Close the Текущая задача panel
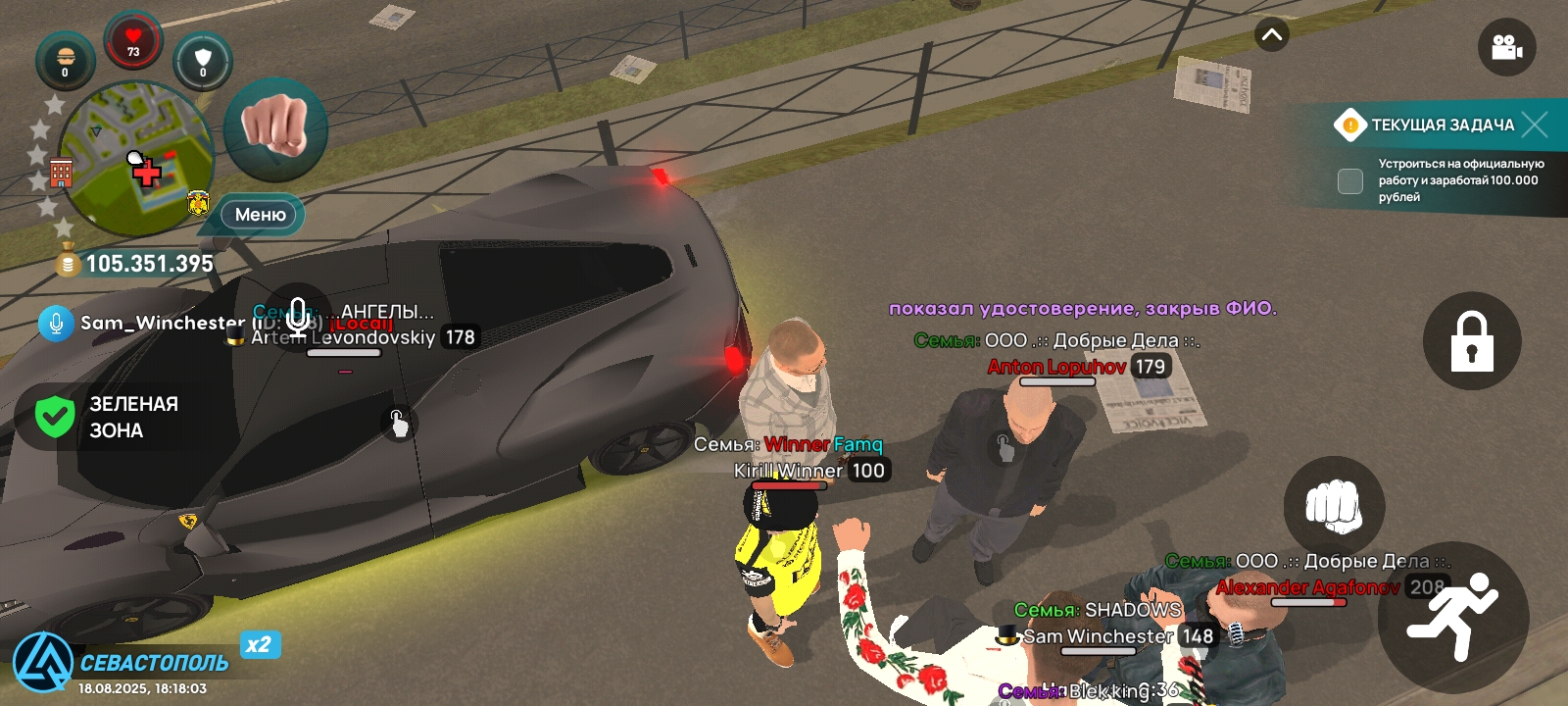 1536,125
